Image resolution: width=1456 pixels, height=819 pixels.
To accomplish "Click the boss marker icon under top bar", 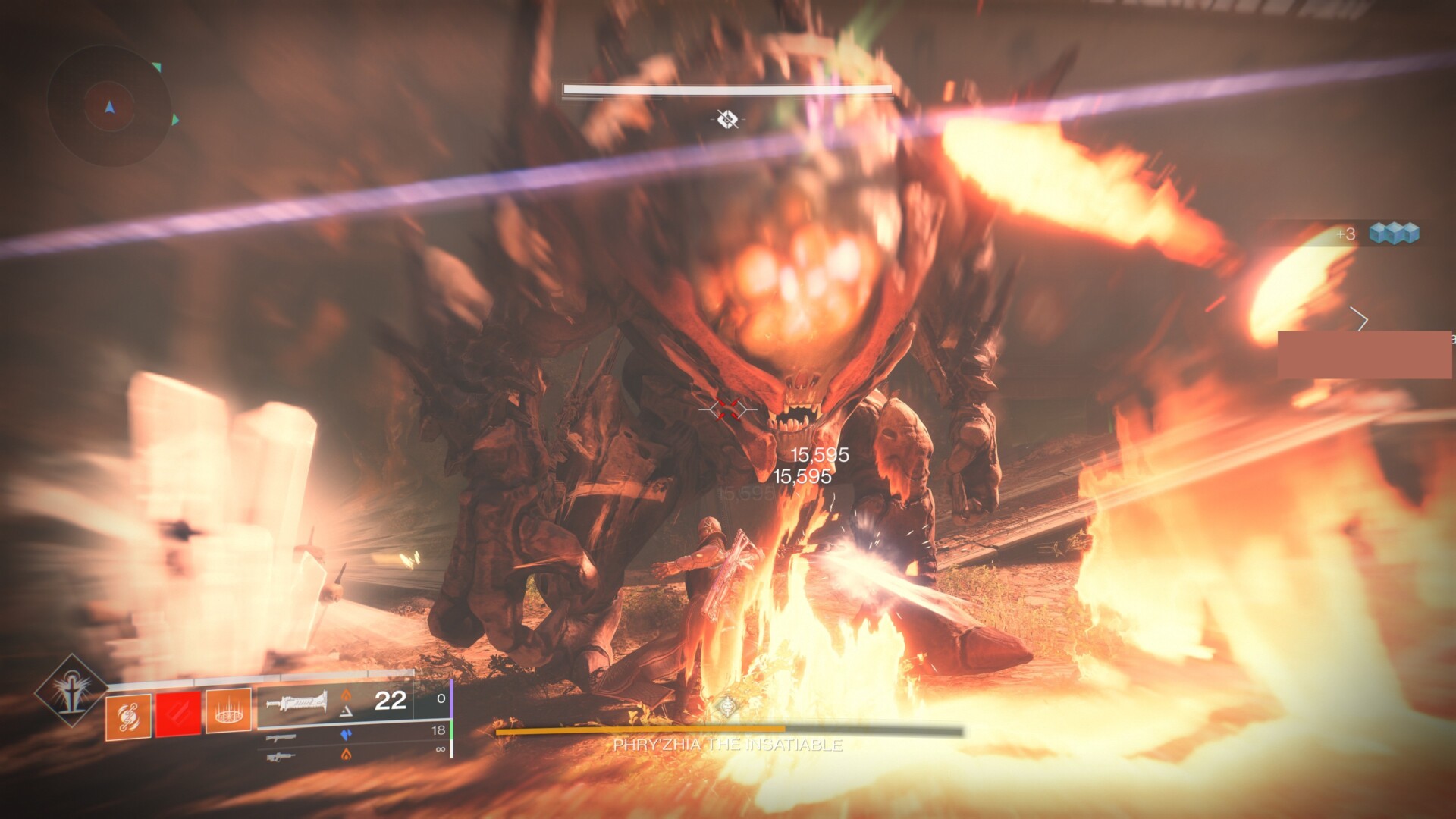I will (727, 118).
